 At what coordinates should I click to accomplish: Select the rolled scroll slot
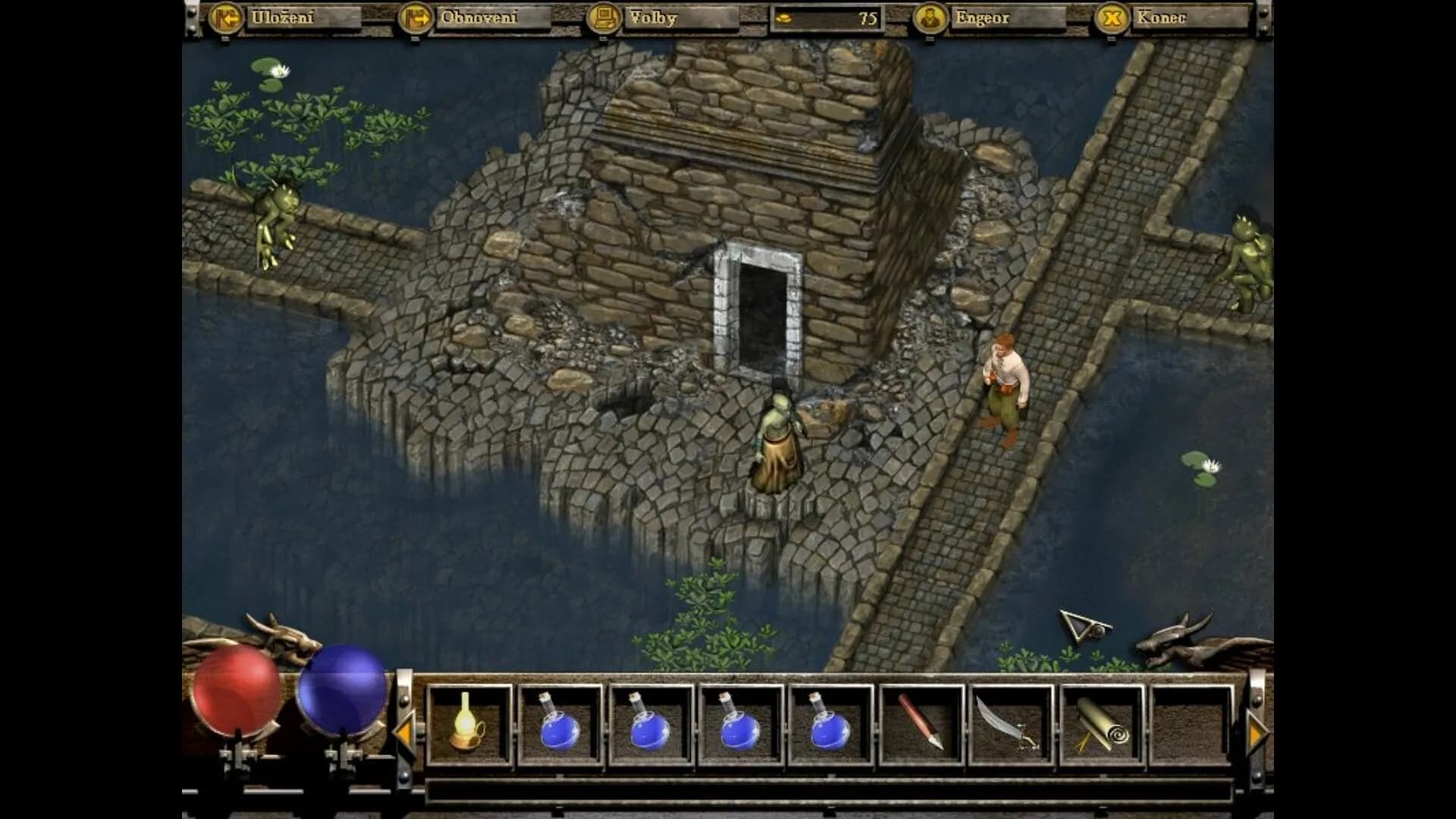tap(1102, 724)
